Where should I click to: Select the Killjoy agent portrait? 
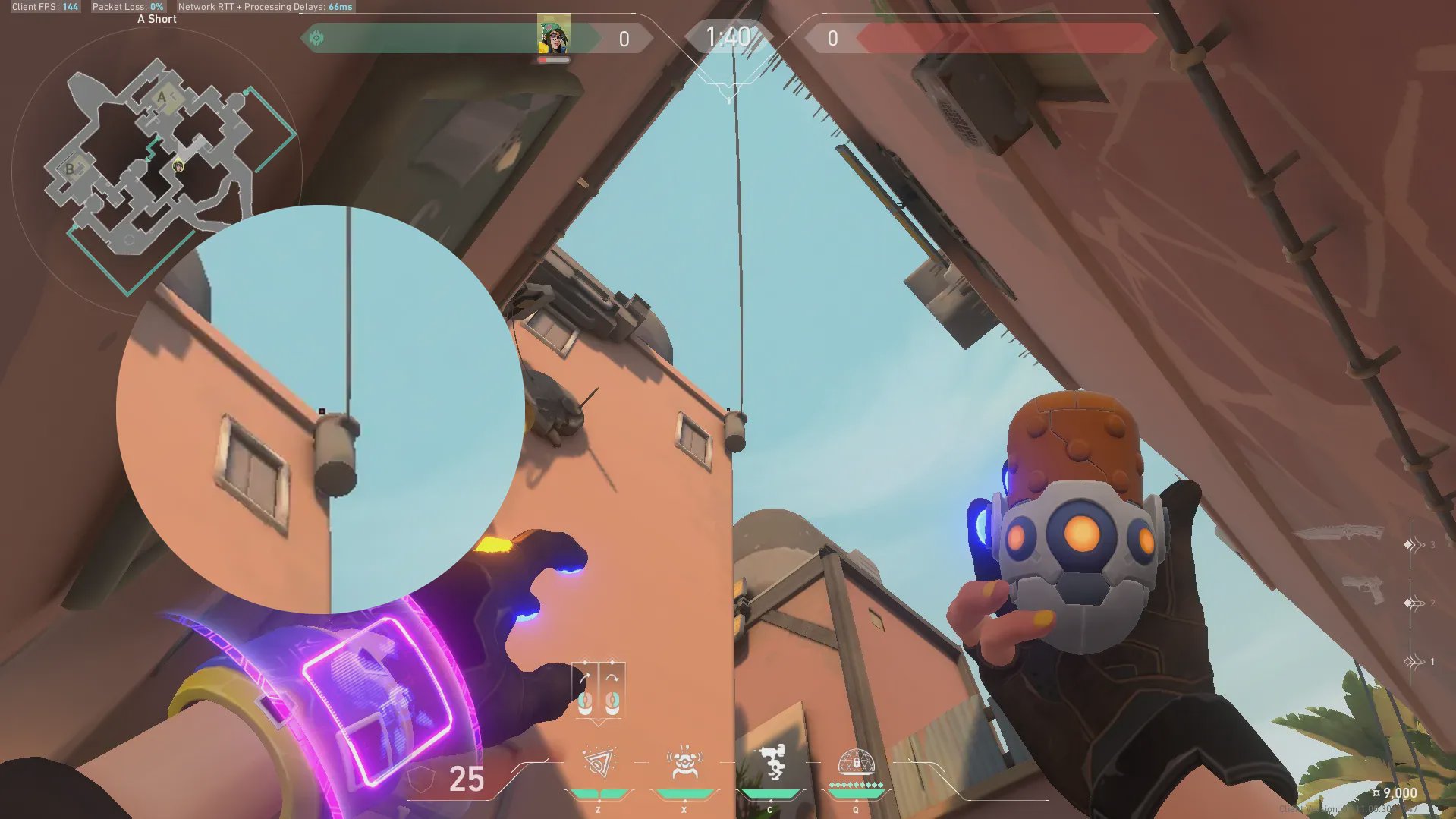tap(553, 36)
